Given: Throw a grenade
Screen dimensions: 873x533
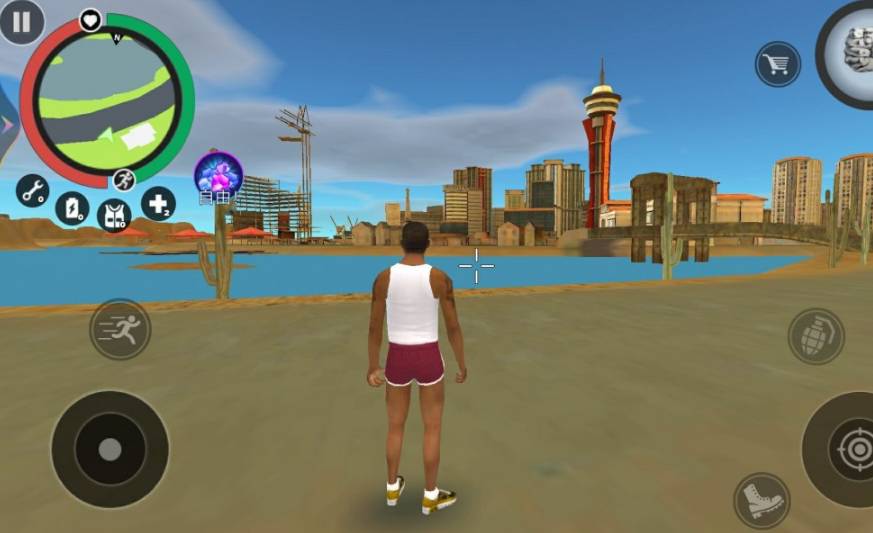Looking at the screenshot, I should click(816, 336).
